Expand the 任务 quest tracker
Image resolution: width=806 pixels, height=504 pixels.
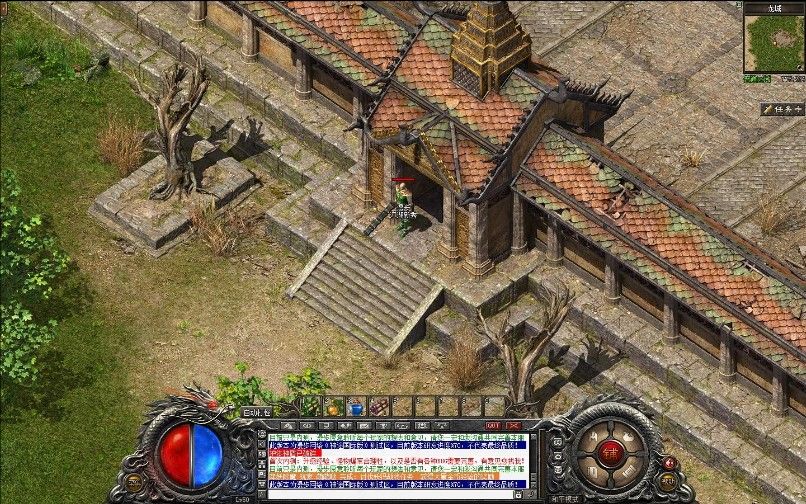781,109
